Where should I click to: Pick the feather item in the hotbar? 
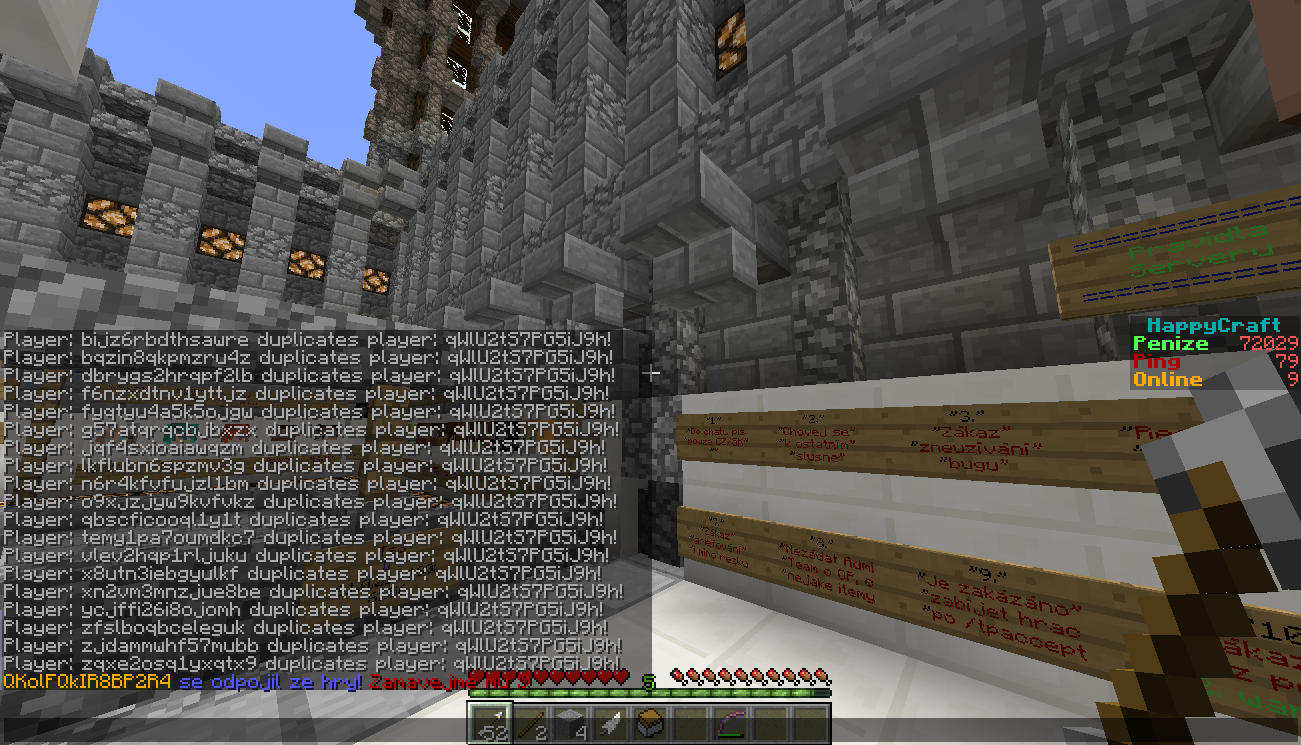(x=610, y=722)
